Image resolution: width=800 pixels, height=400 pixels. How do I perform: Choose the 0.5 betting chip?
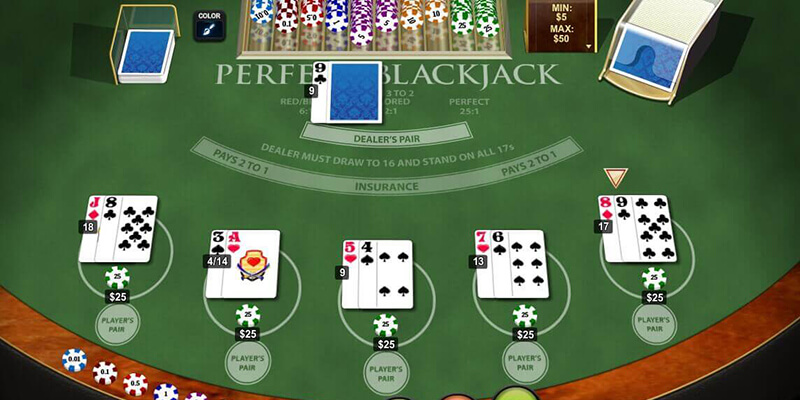click(135, 384)
